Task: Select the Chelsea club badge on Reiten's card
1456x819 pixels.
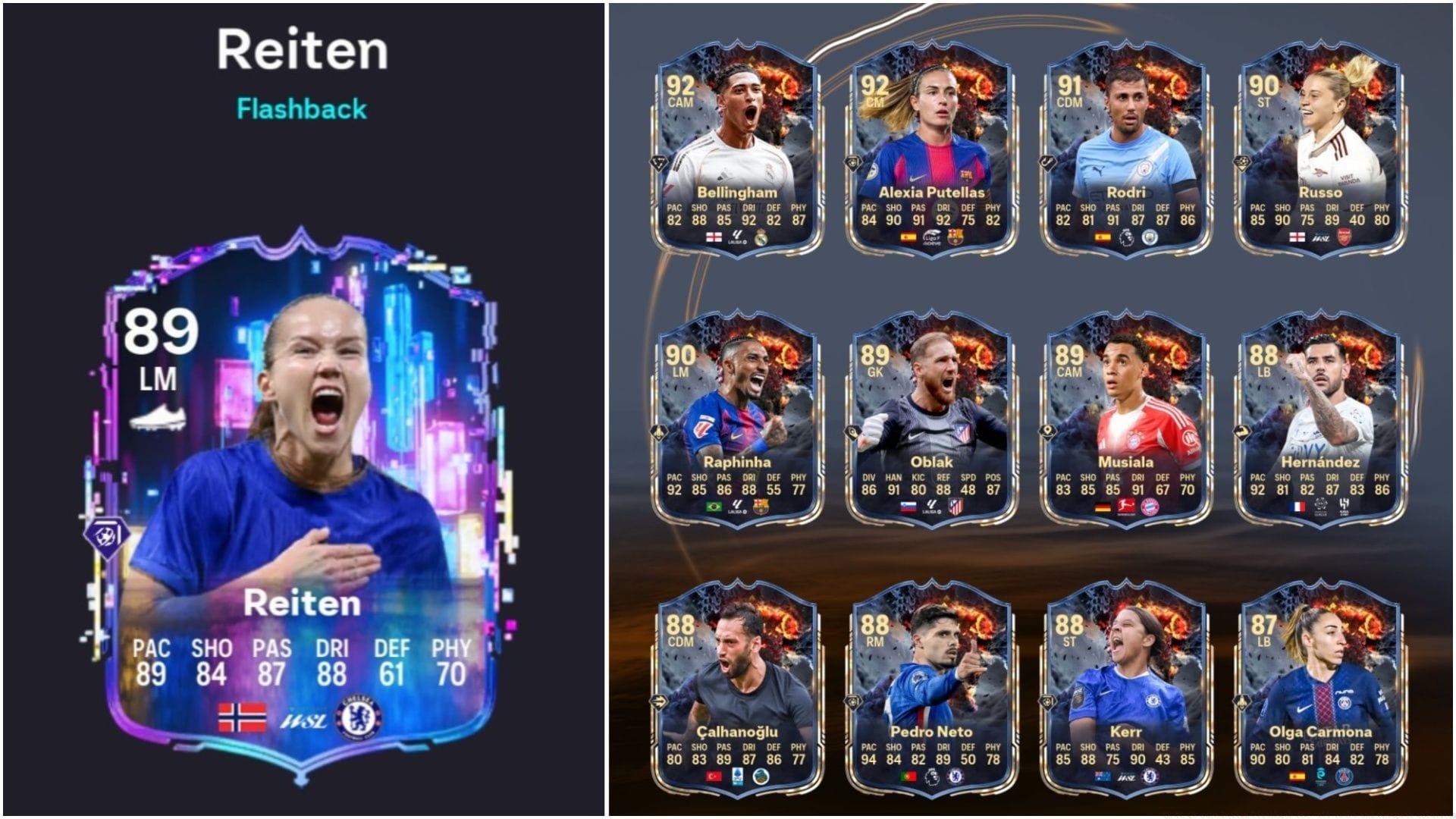Action: pos(358,717)
